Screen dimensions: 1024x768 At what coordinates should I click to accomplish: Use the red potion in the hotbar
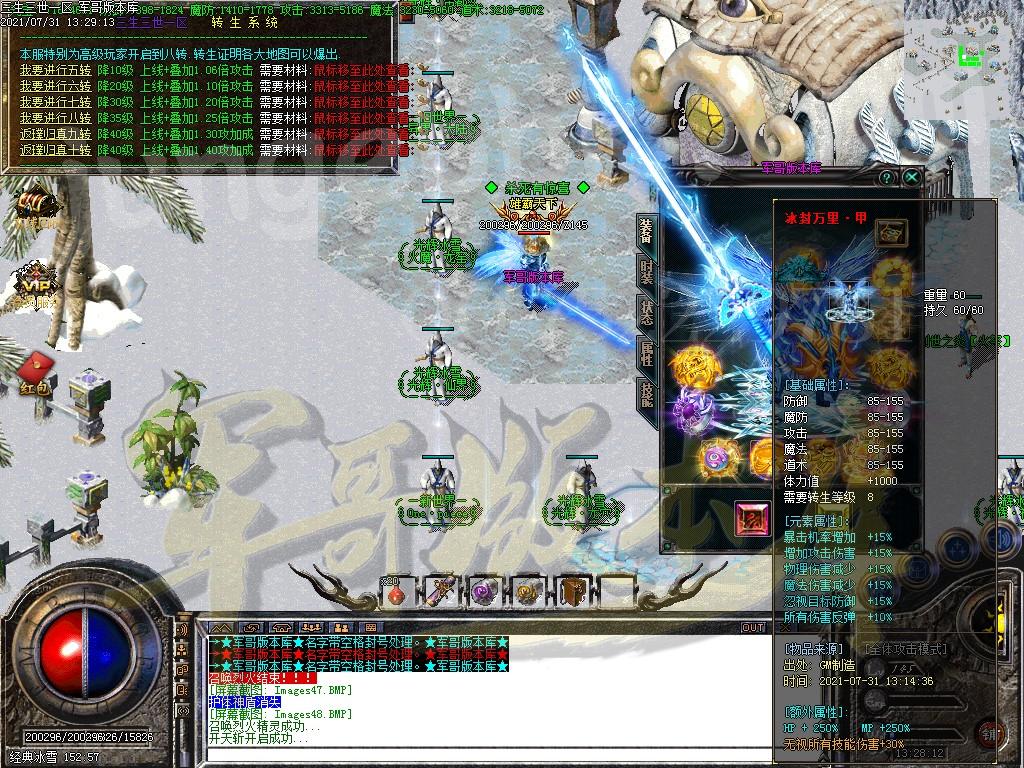click(x=397, y=592)
